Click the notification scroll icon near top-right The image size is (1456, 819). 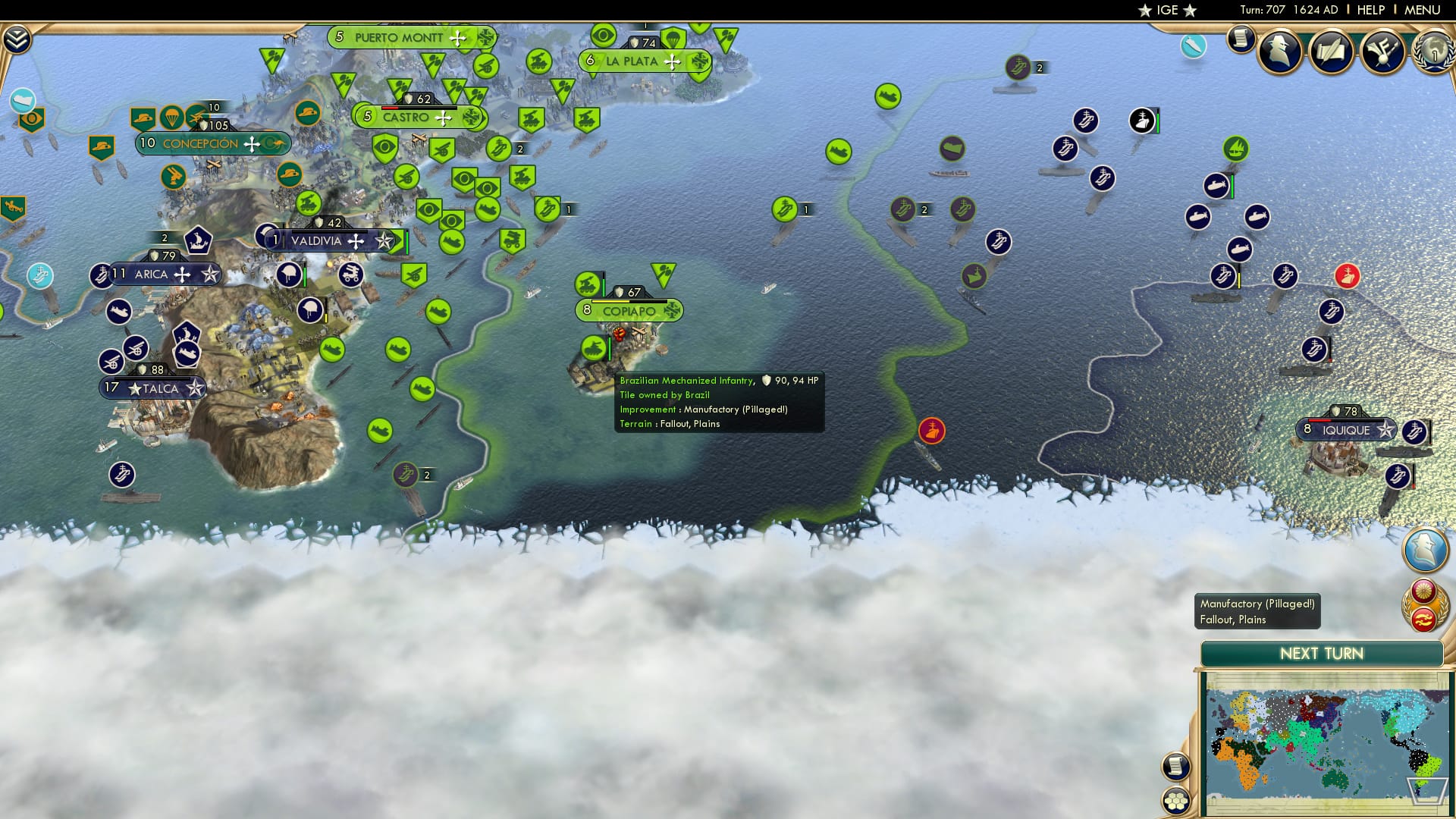pos(1241,39)
